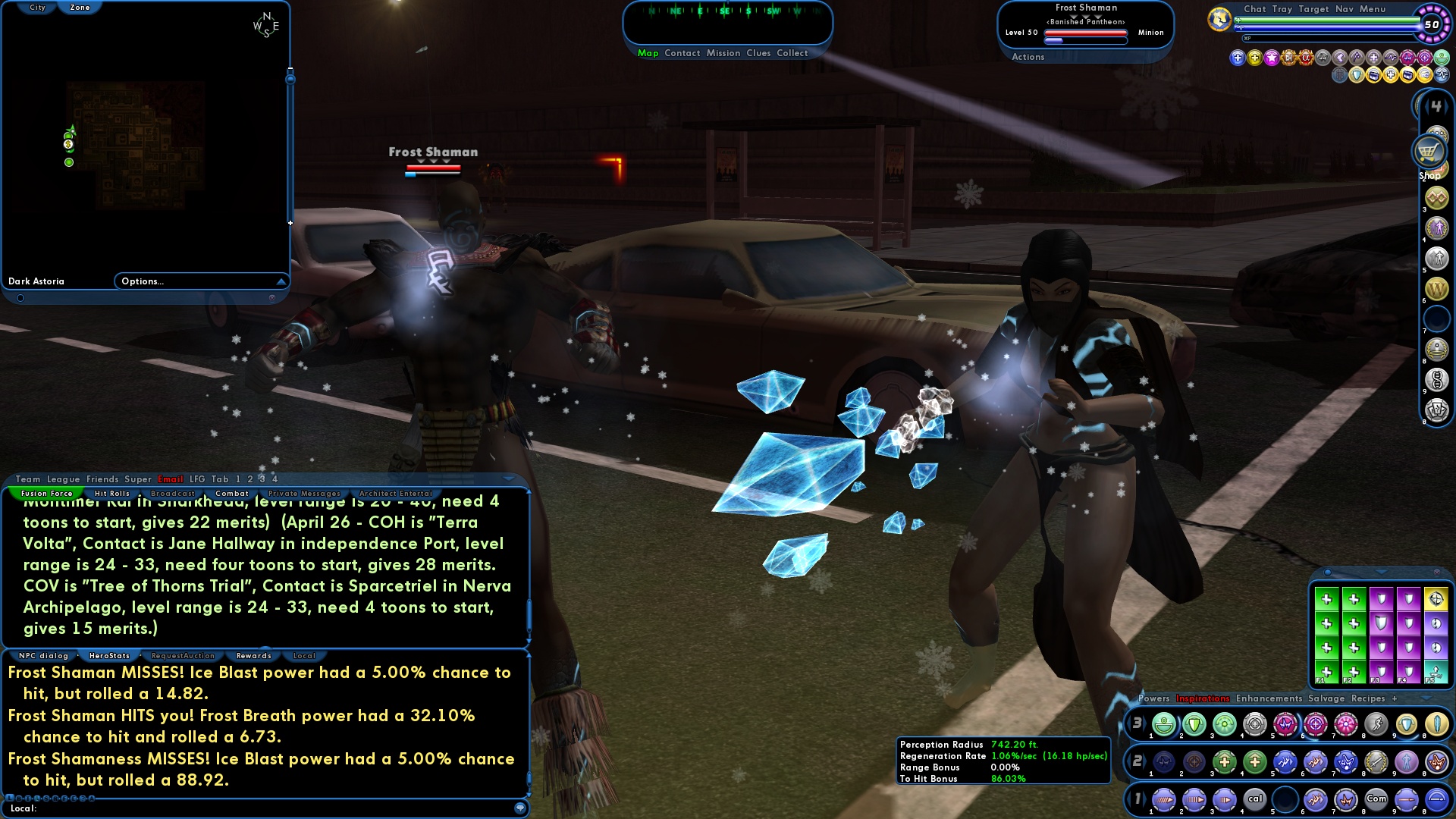Open the Menu item in the top-right bar
Image resolution: width=1456 pixels, height=819 pixels.
coord(1373,9)
